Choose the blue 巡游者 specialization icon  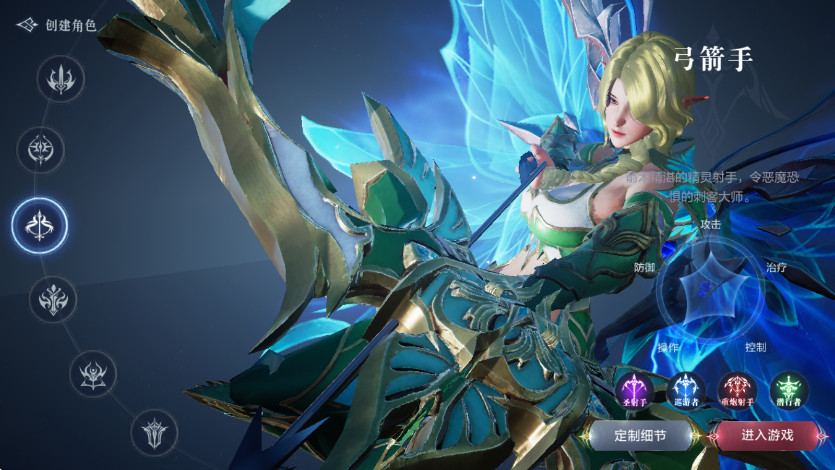(687, 390)
